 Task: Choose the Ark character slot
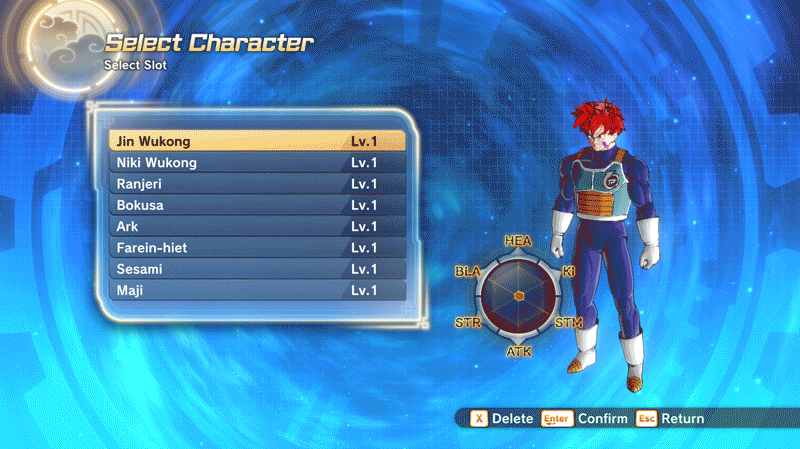[257, 227]
